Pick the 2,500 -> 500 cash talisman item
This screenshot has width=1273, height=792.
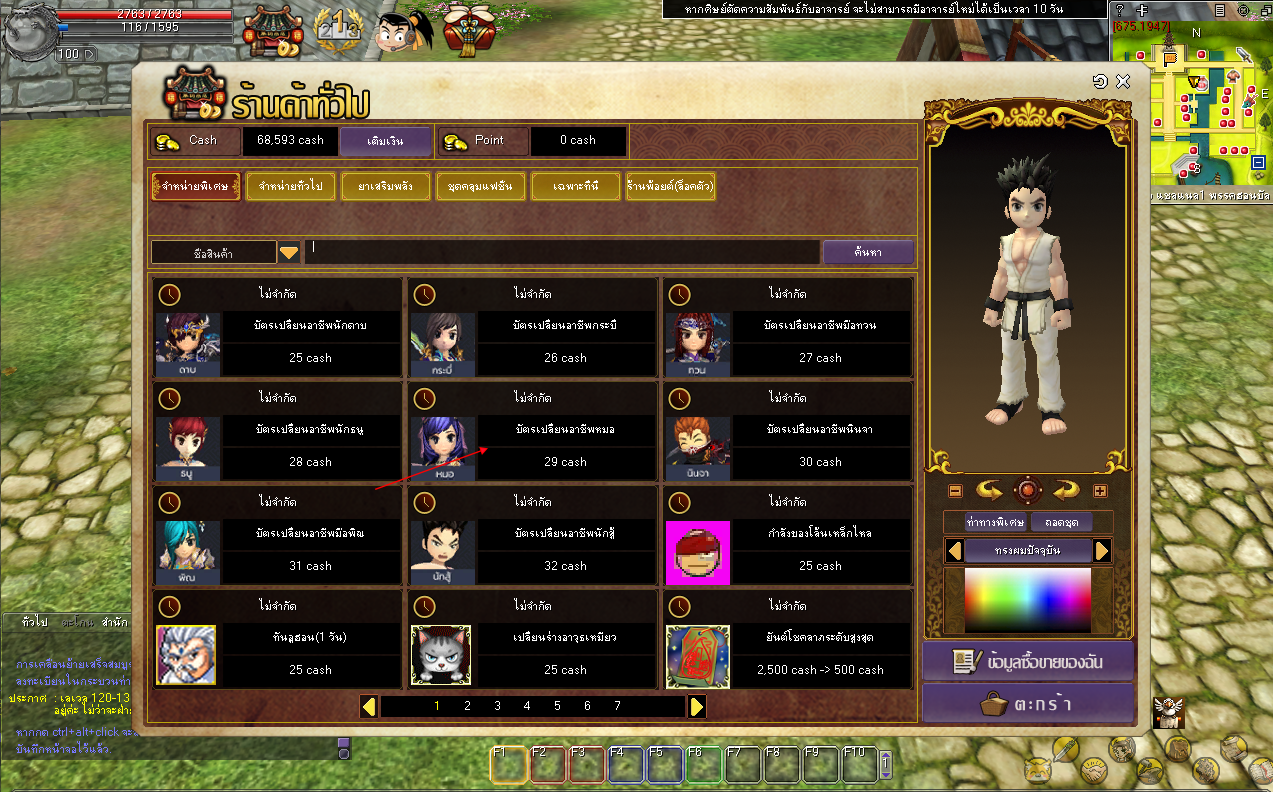click(x=820, y=654)
